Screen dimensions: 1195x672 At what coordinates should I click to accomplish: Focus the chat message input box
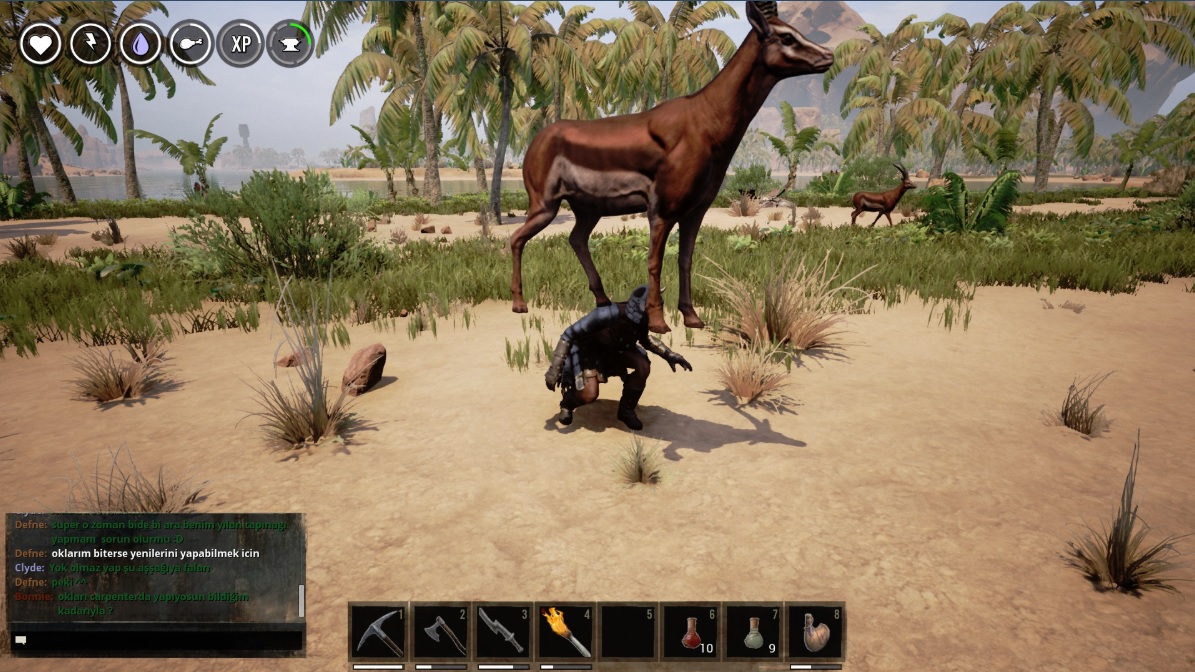point(156,640)
